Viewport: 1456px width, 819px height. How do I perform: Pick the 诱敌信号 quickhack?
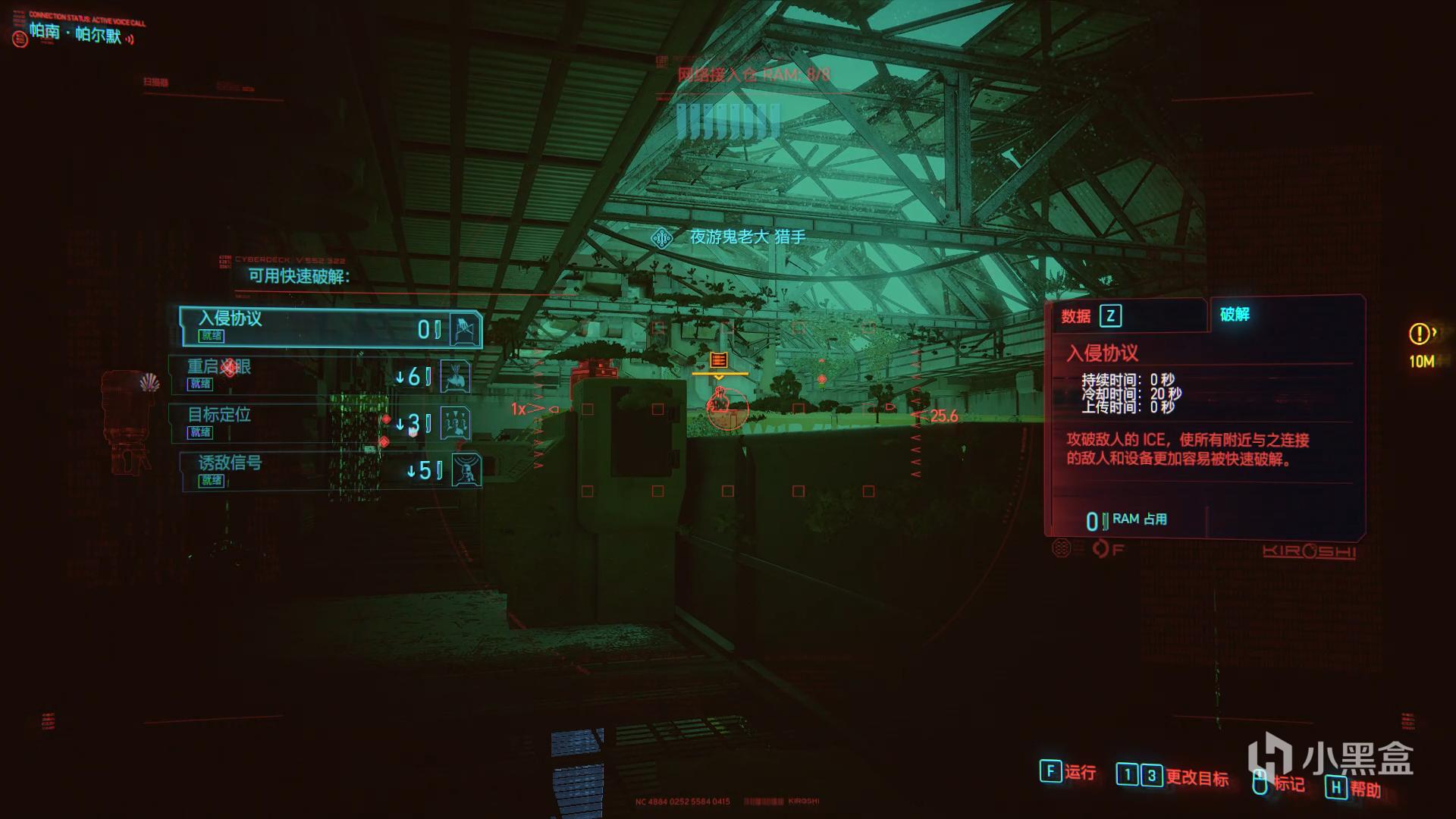[x=330, y=471]
